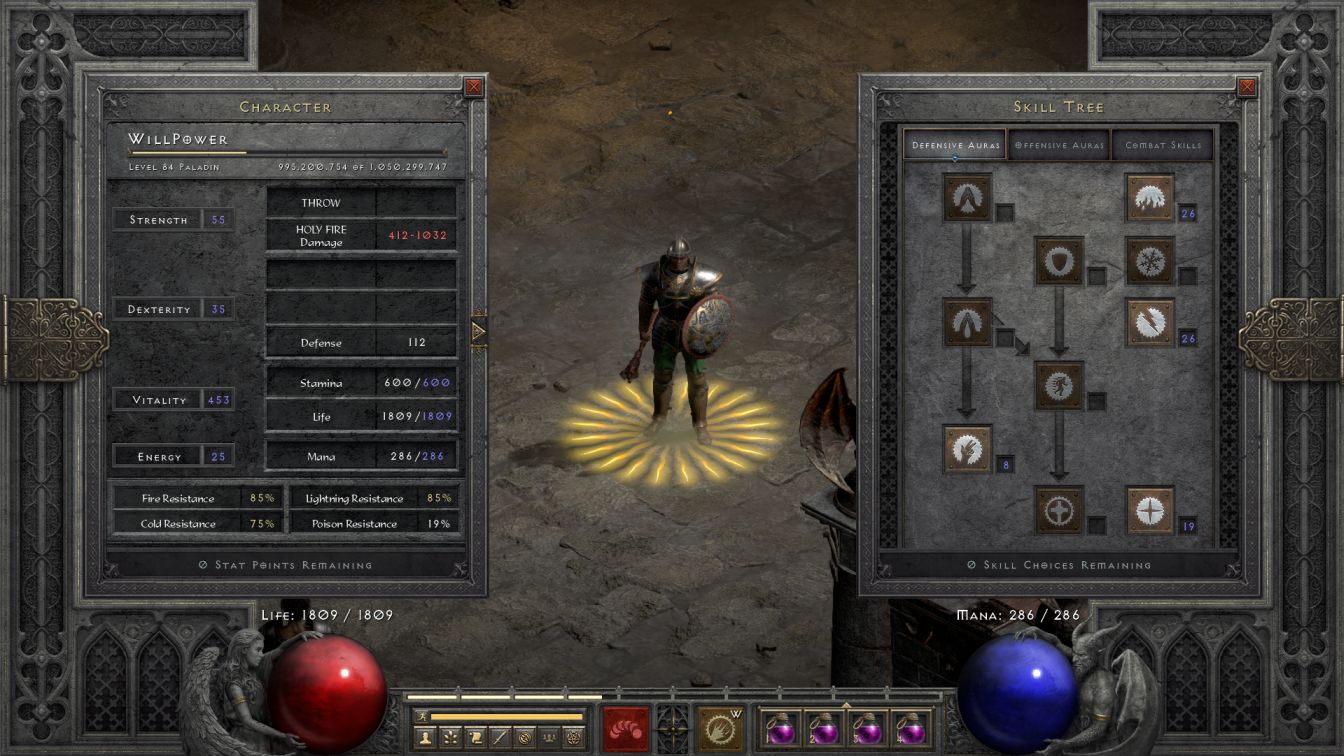
Task: Select the Redemption cross aura icon
Action: pyautogui.click(x=1059, y=510)
